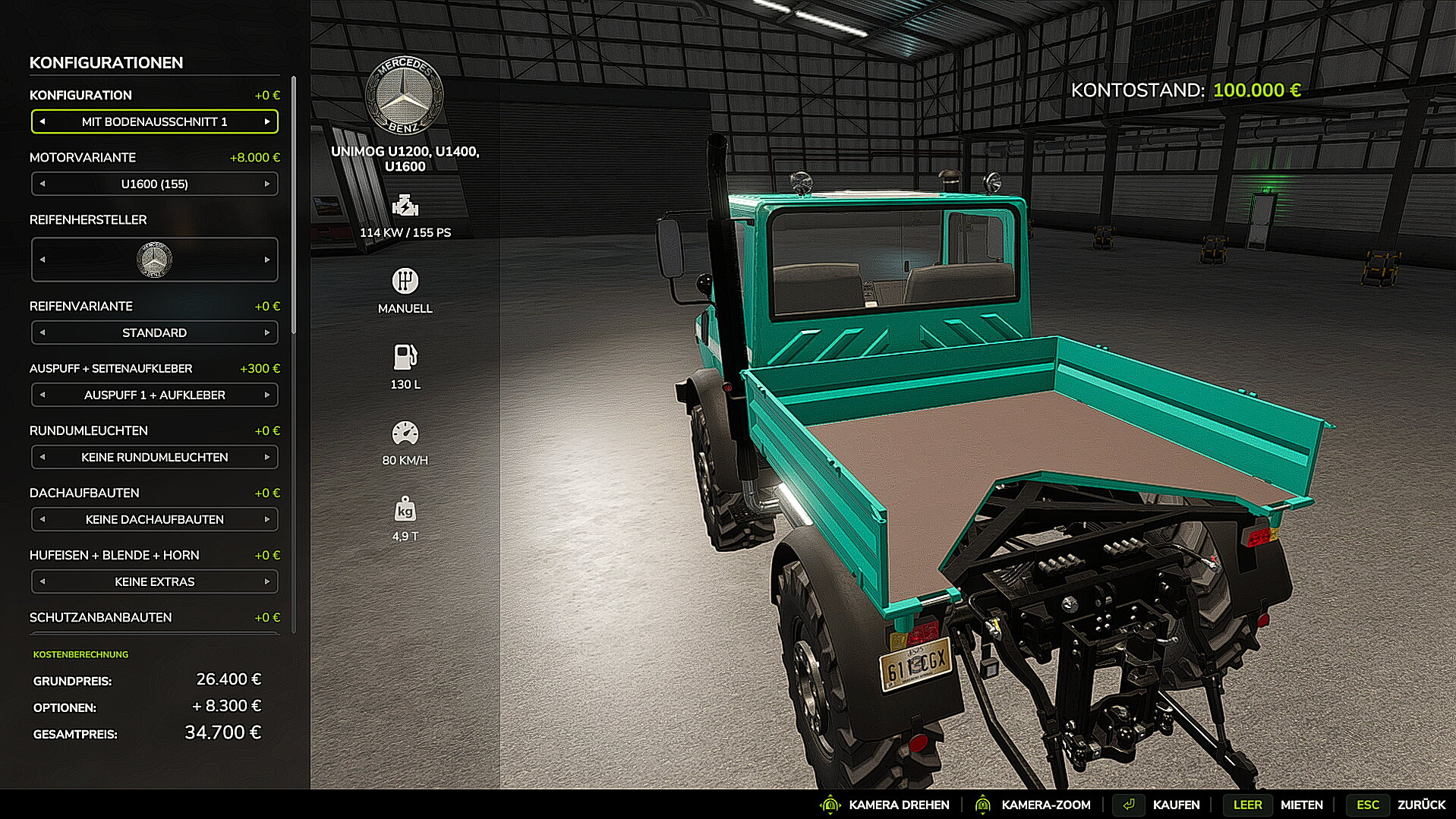The image size is (1456, 819).
Task: Go back from Keine Extras option
Action: [43, 581]
